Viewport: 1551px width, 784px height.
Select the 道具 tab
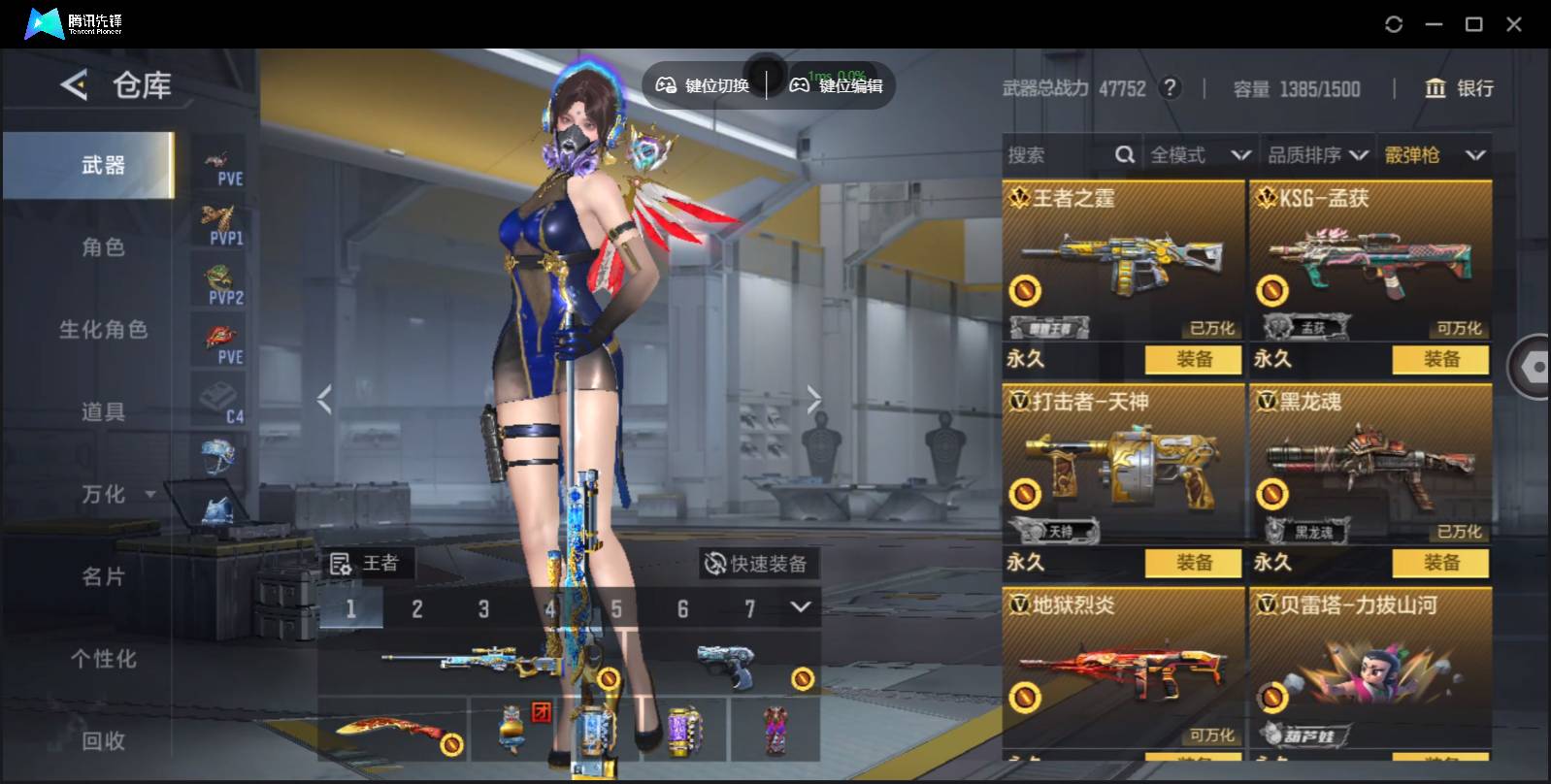click(103, 412)
